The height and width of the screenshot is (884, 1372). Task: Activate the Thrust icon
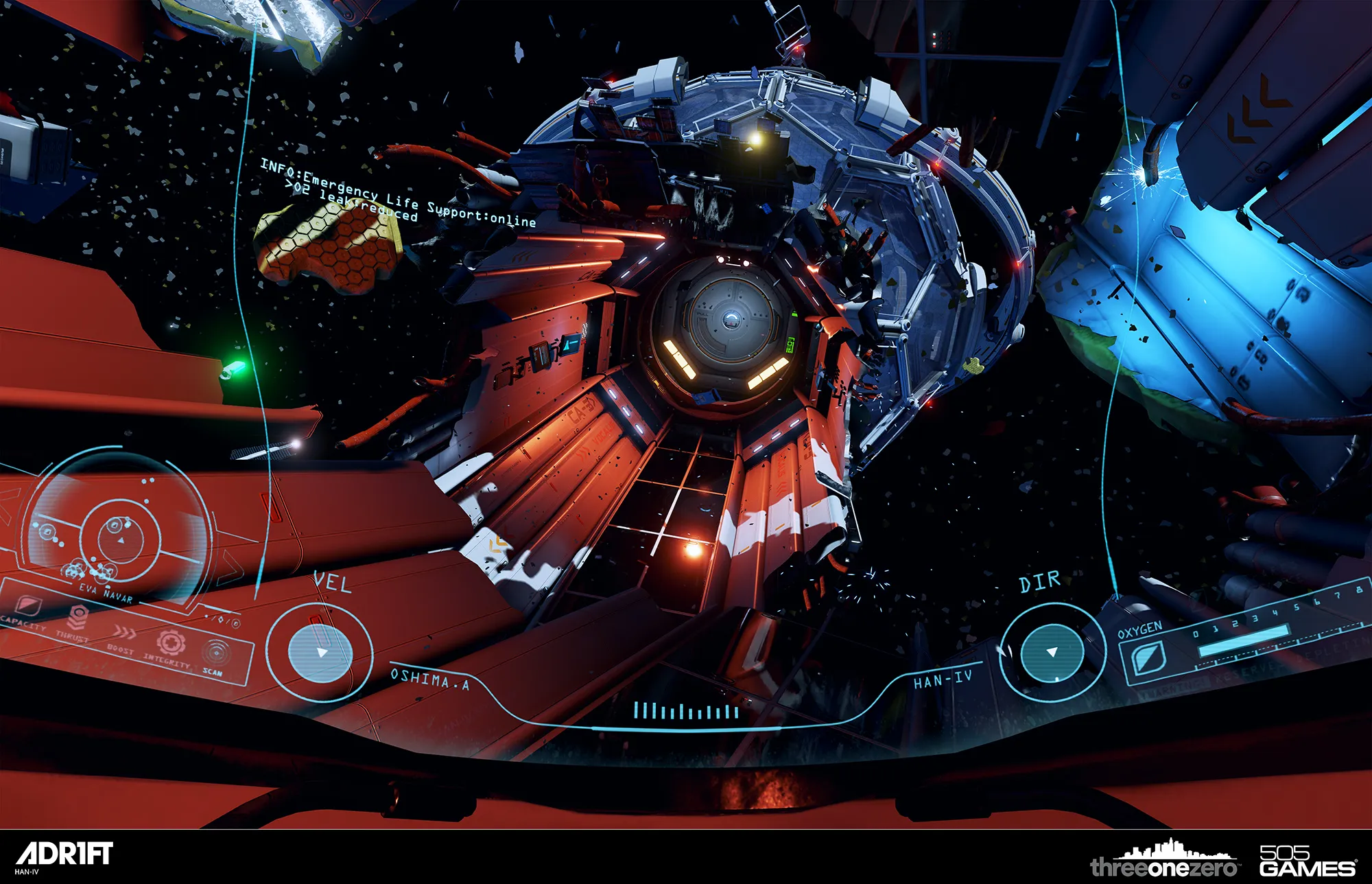point(76,617)
